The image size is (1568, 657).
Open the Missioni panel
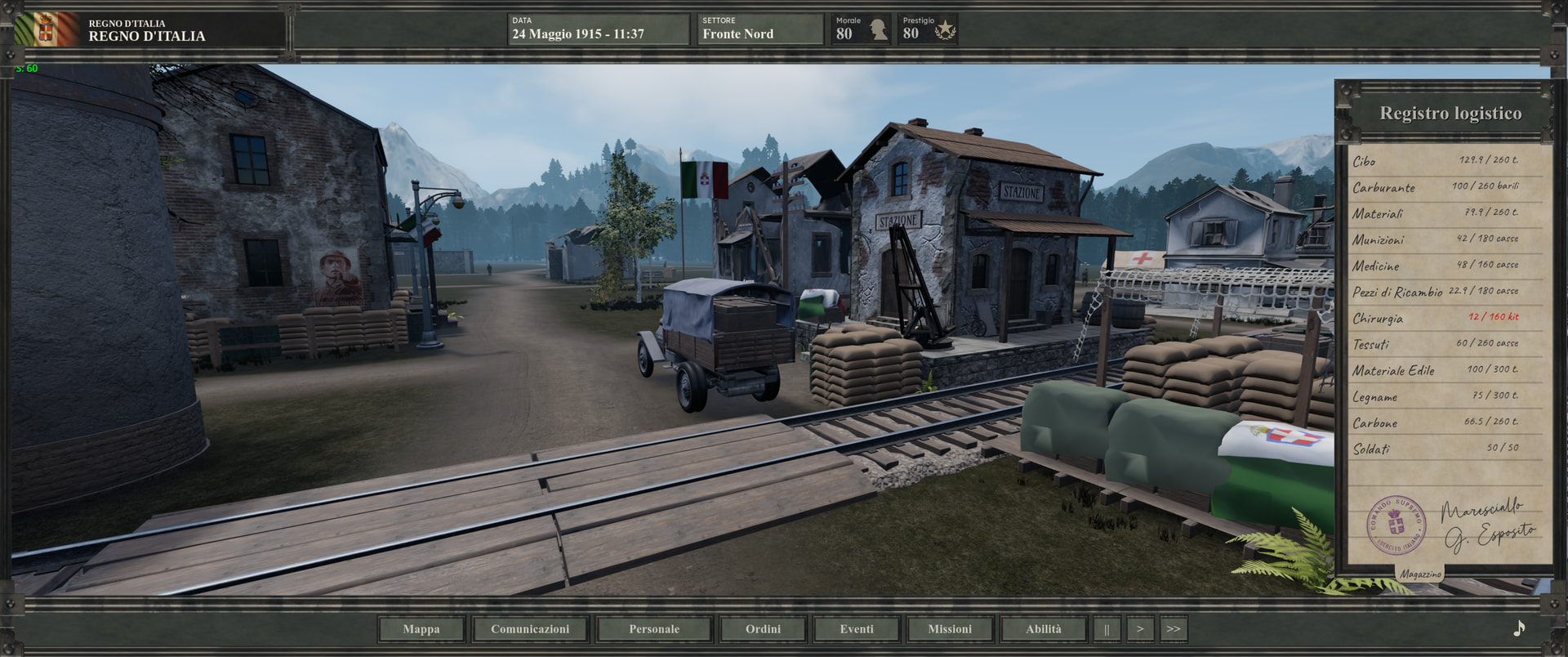pyautogui.click(x=950, y=629)
